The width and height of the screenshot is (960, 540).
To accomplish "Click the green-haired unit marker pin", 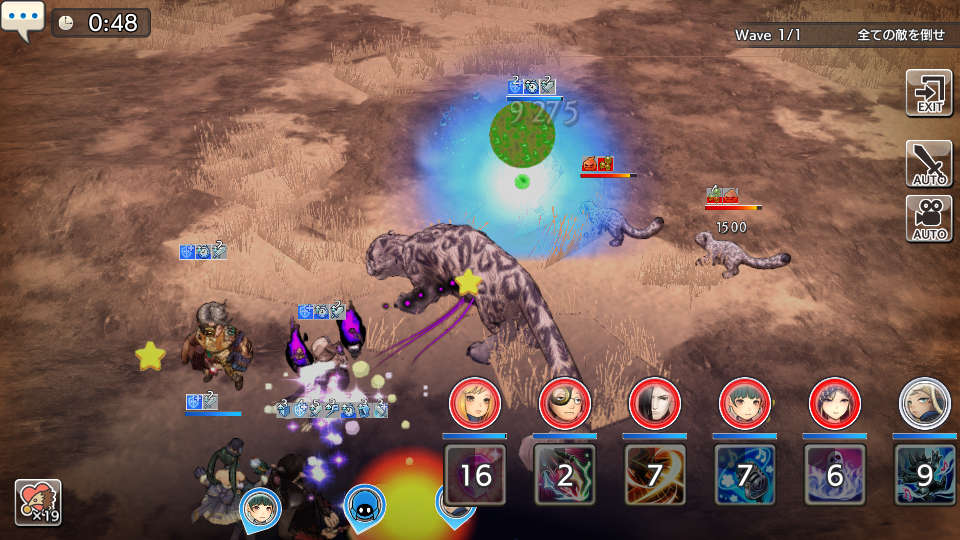I will pos(260,508).
